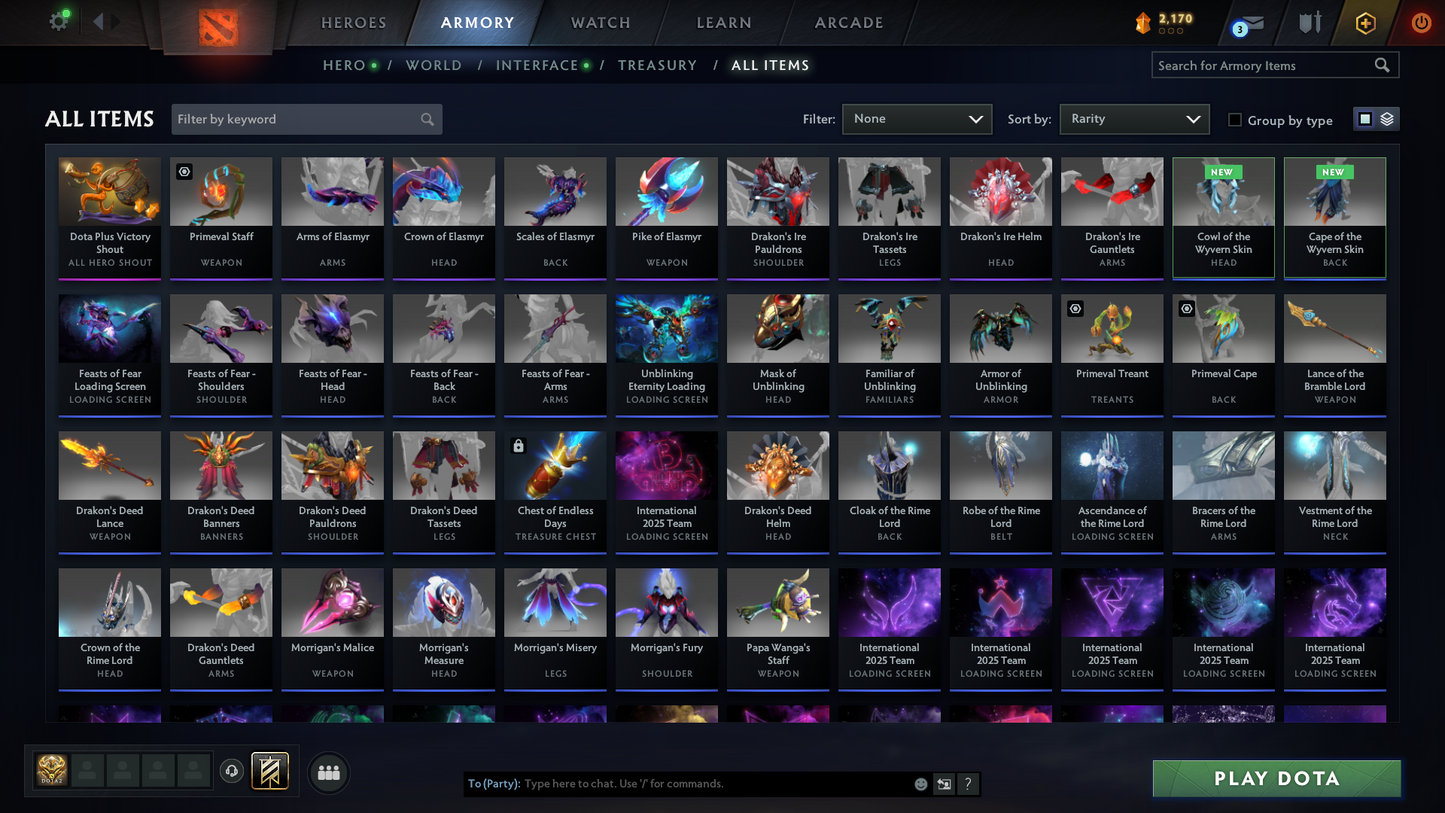This screenshot has width=1445, height=813.
Task: Enable the Group by type checkbox
Action: click(x=1235, y=120)
